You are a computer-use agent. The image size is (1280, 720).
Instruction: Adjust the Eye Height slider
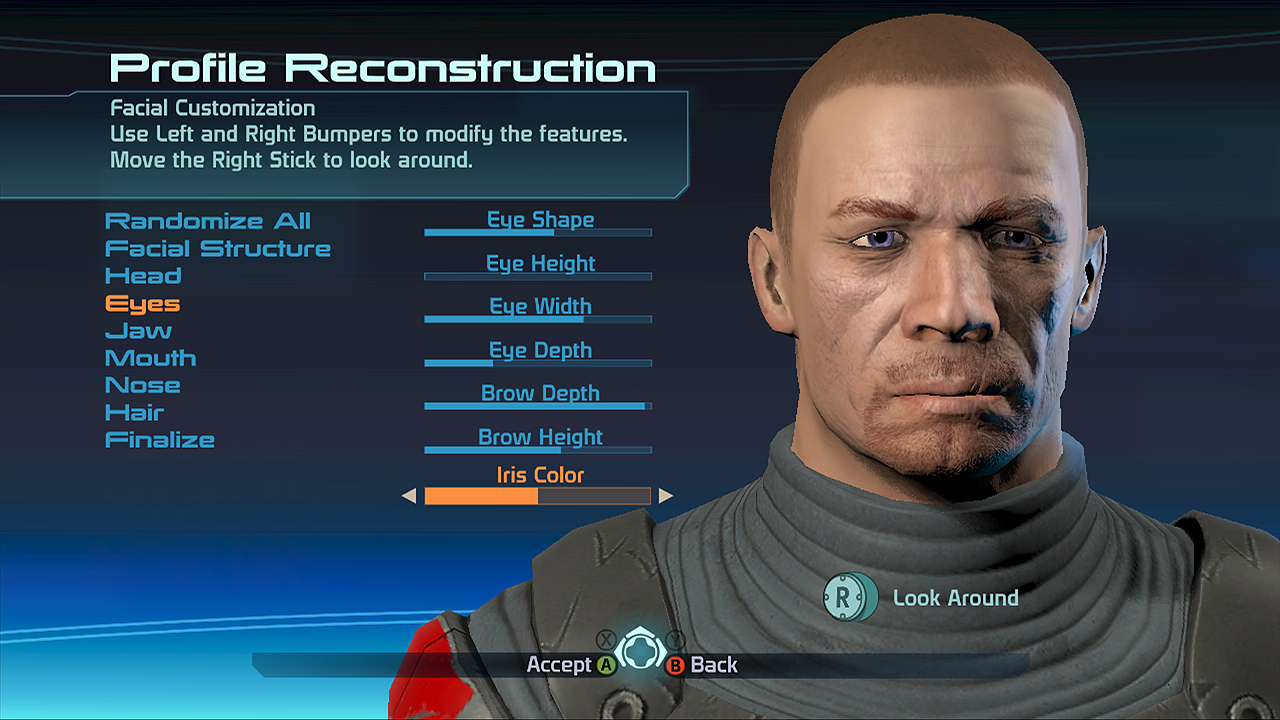coord(538,276)
